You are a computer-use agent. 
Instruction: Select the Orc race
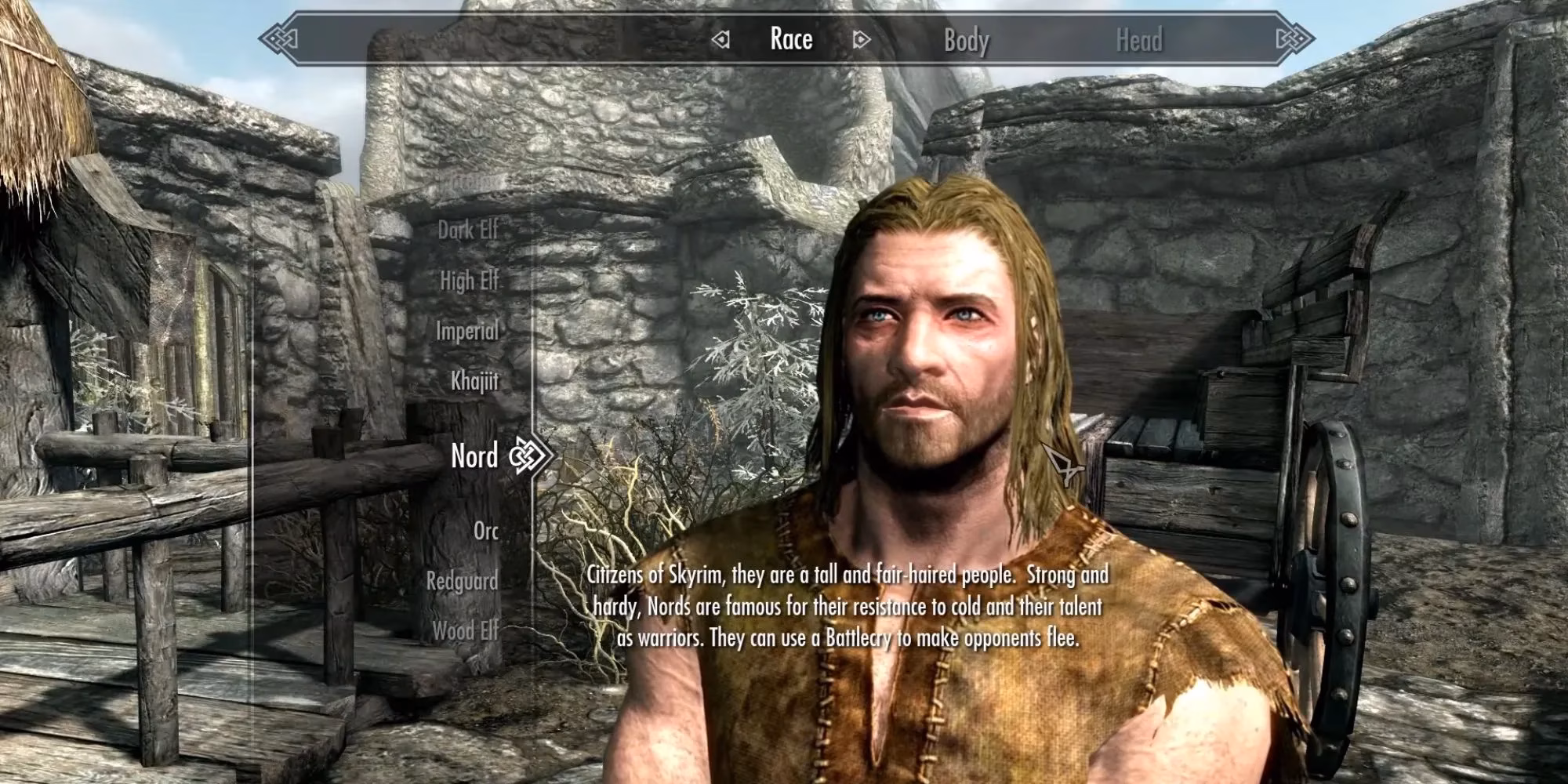tap(487, 531)
